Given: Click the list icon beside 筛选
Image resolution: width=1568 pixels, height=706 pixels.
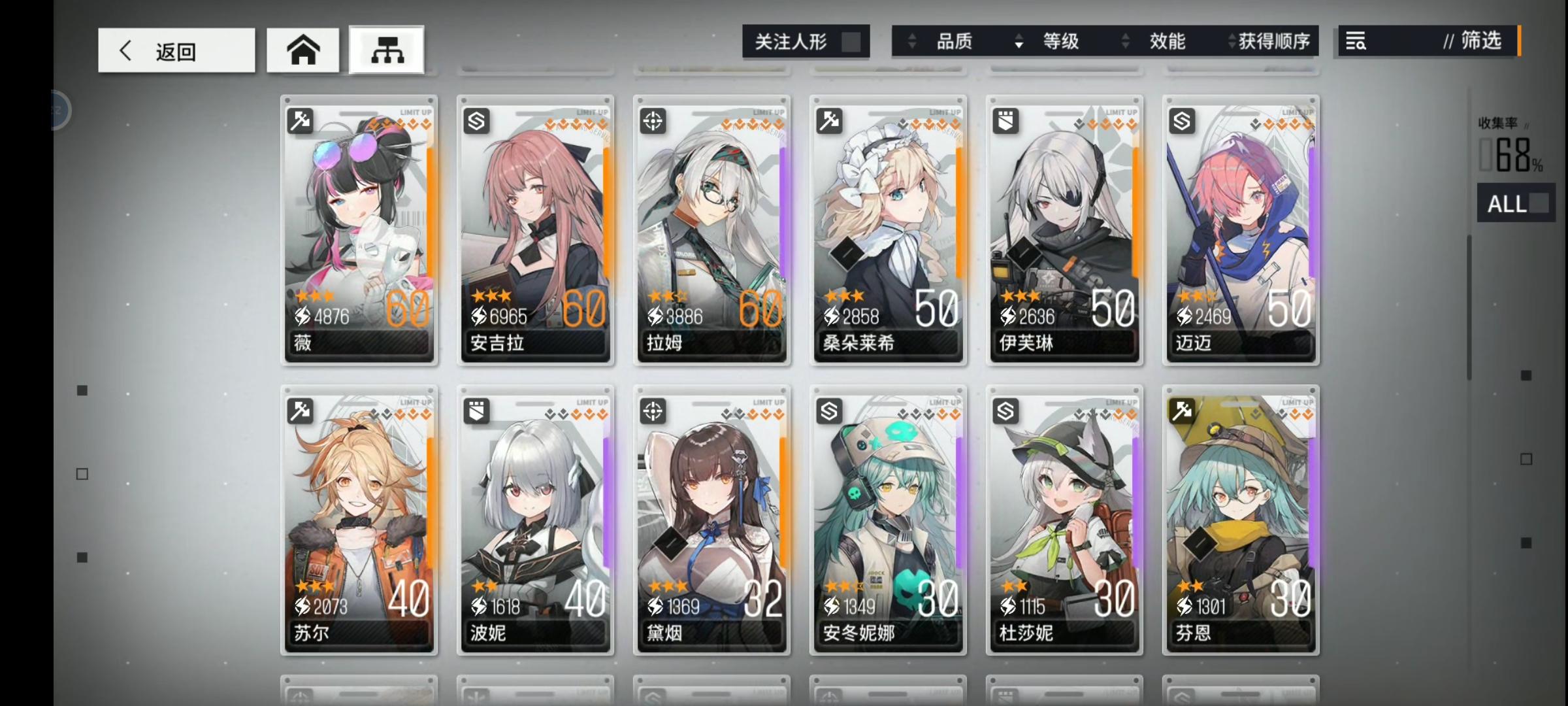Looking at the screenshot, I should pyautogui.click(x=1354, y=41).
